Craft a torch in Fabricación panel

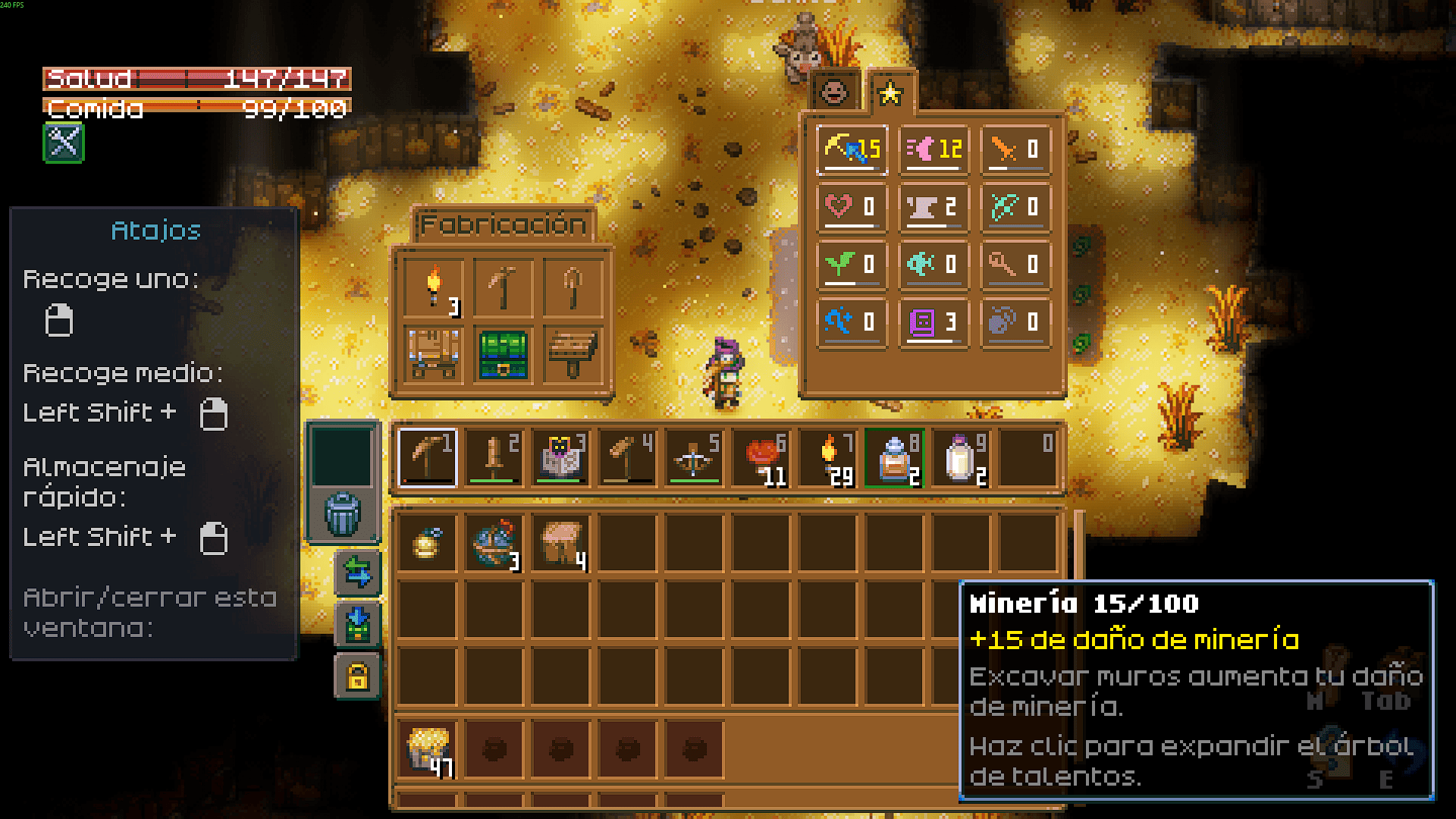click(x=434, y=287)
